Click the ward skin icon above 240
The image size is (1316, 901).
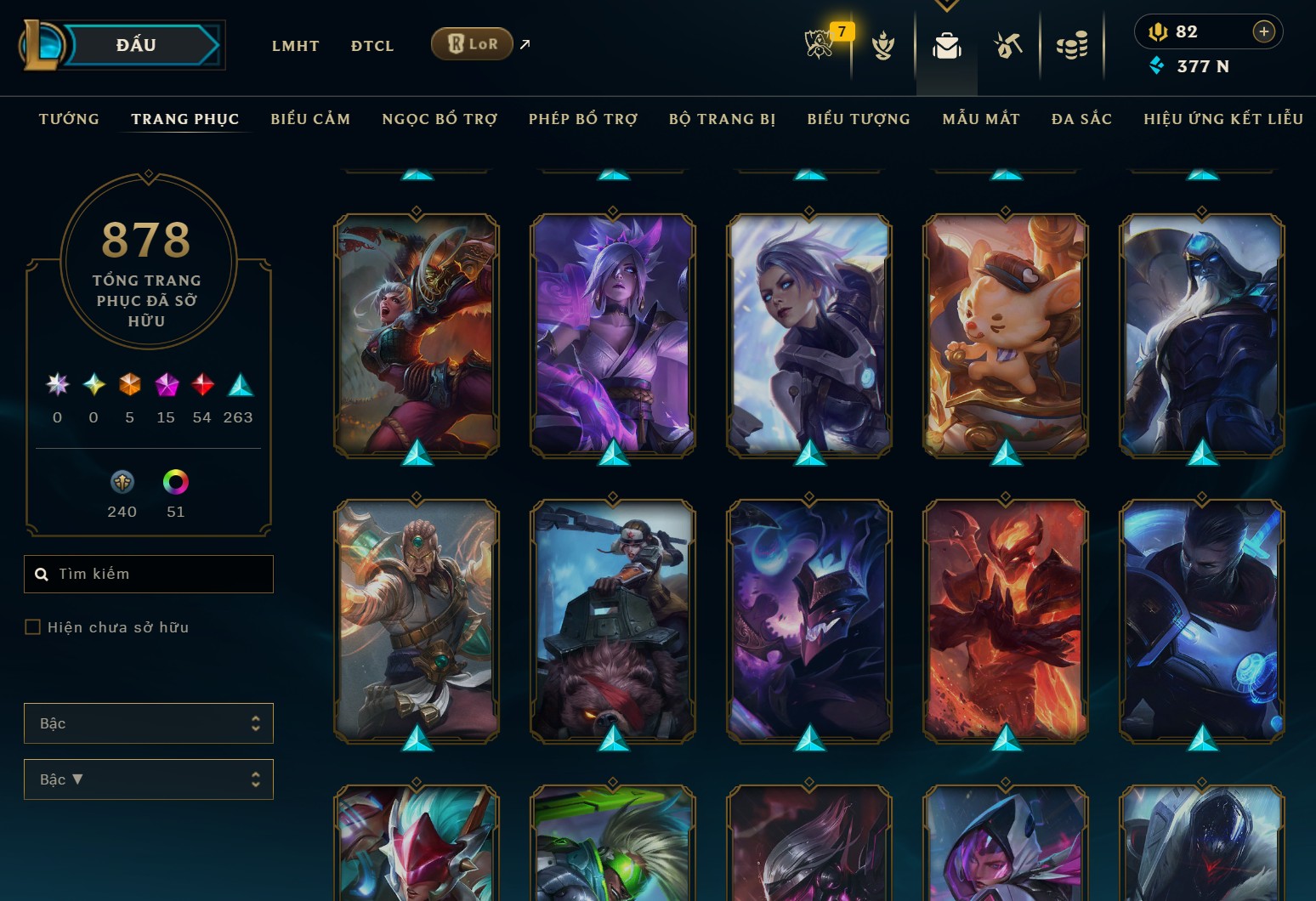pyautogui.click(x=122, y=483)
